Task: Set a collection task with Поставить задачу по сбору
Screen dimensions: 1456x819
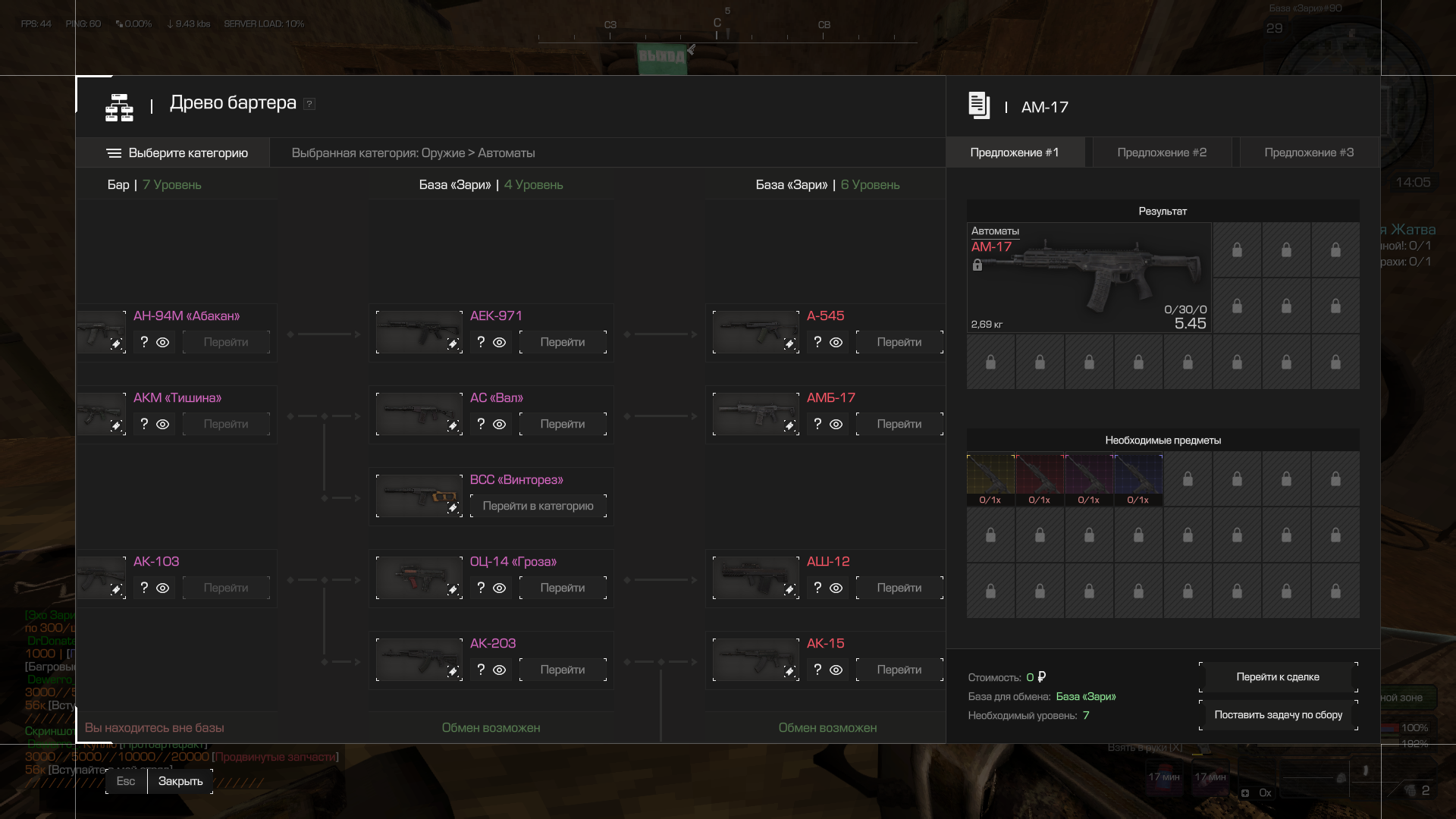Action: pos(1278,715)
